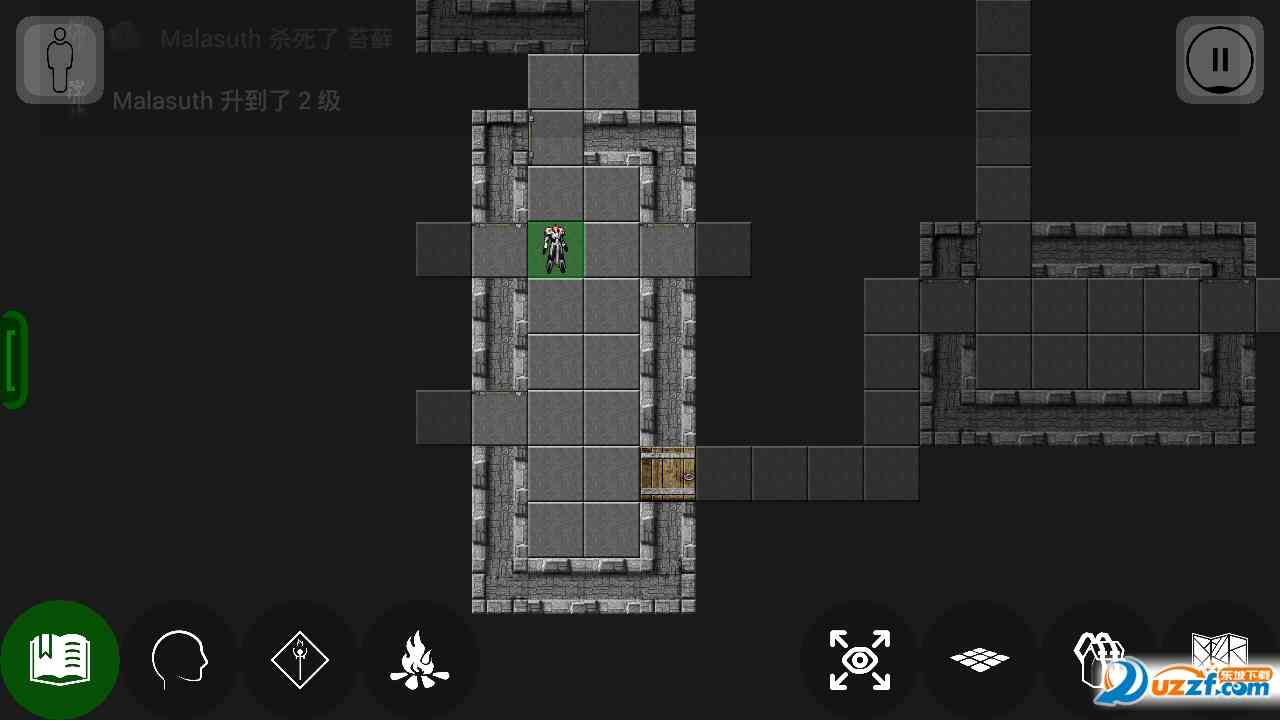Open the character sheet figure button
The width and height of the screenshot is (1280, 720).
60,60
